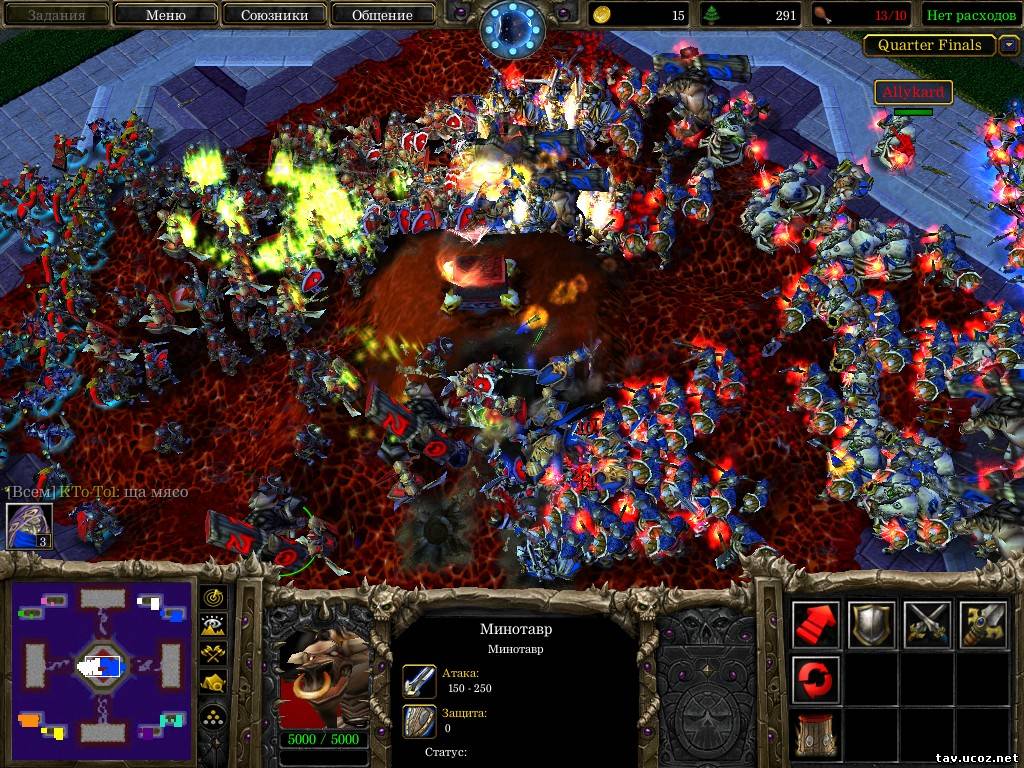The width and height of the screenshot is (1024, 768).
Task: Toggle minimap terrain display with eye icon
Action: pos(214,626)
